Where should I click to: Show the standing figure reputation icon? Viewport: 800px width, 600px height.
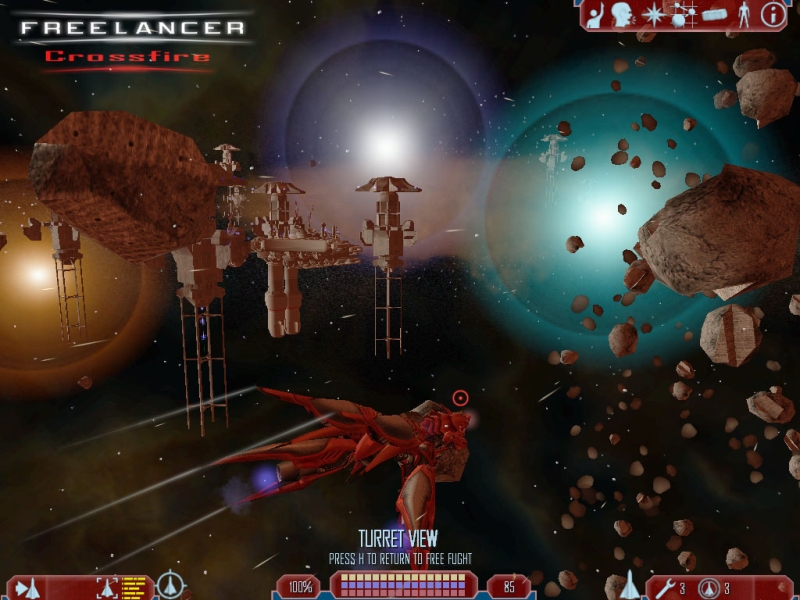click(x=743, y=14)
